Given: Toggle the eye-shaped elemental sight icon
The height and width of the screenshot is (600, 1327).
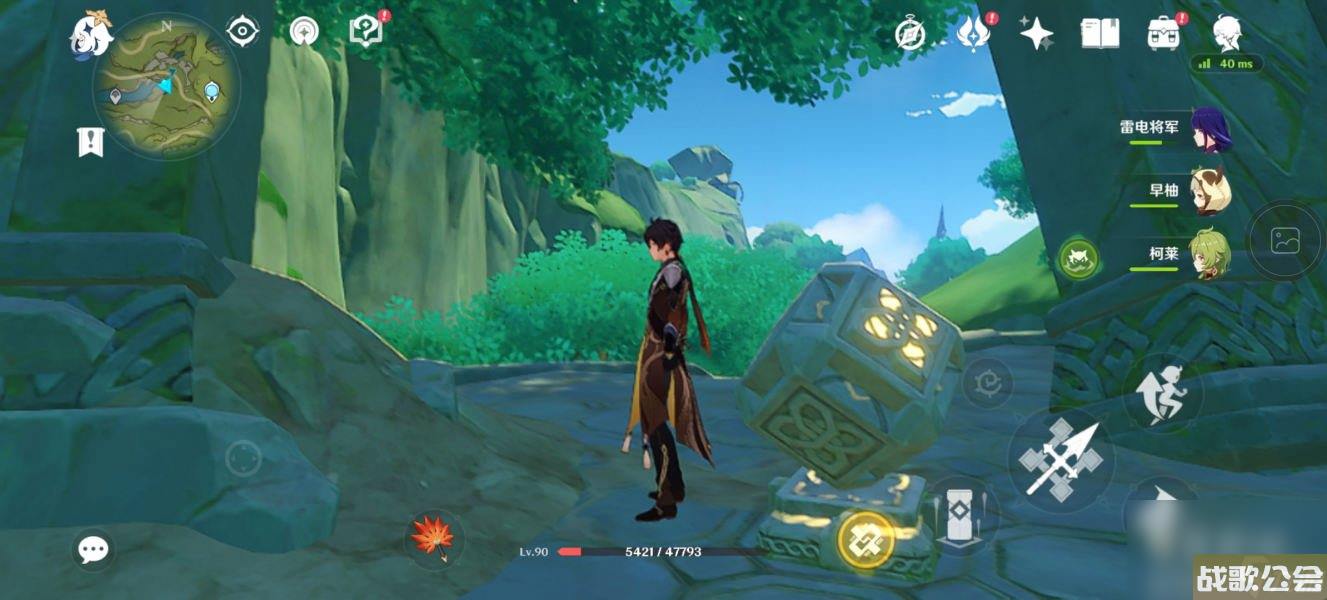Looking at the screenshot, I should coord(242,32).
